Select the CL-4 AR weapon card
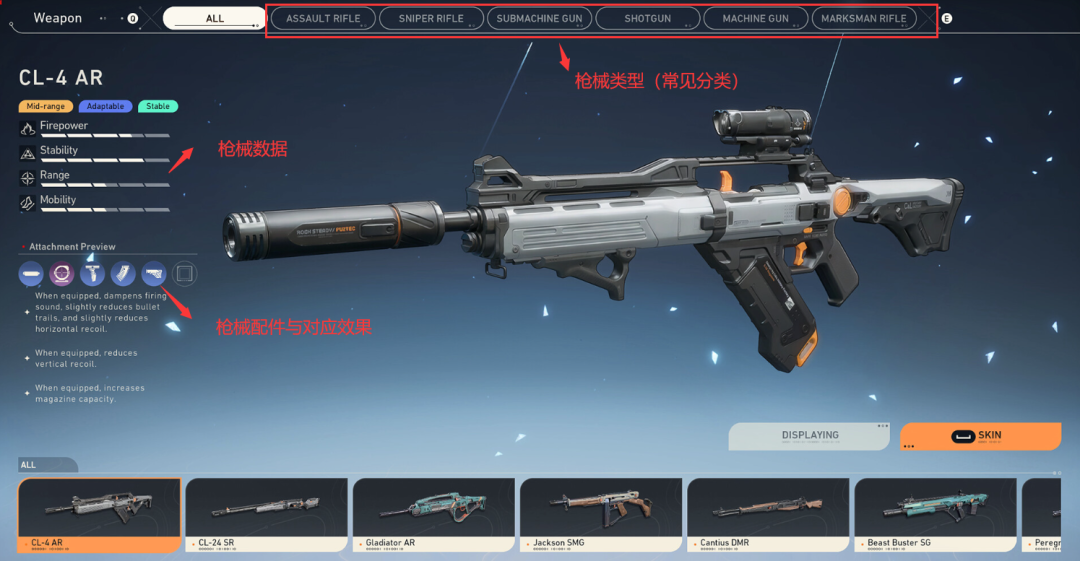This screenshot has width=1080, height=561. tap(99, 513)
